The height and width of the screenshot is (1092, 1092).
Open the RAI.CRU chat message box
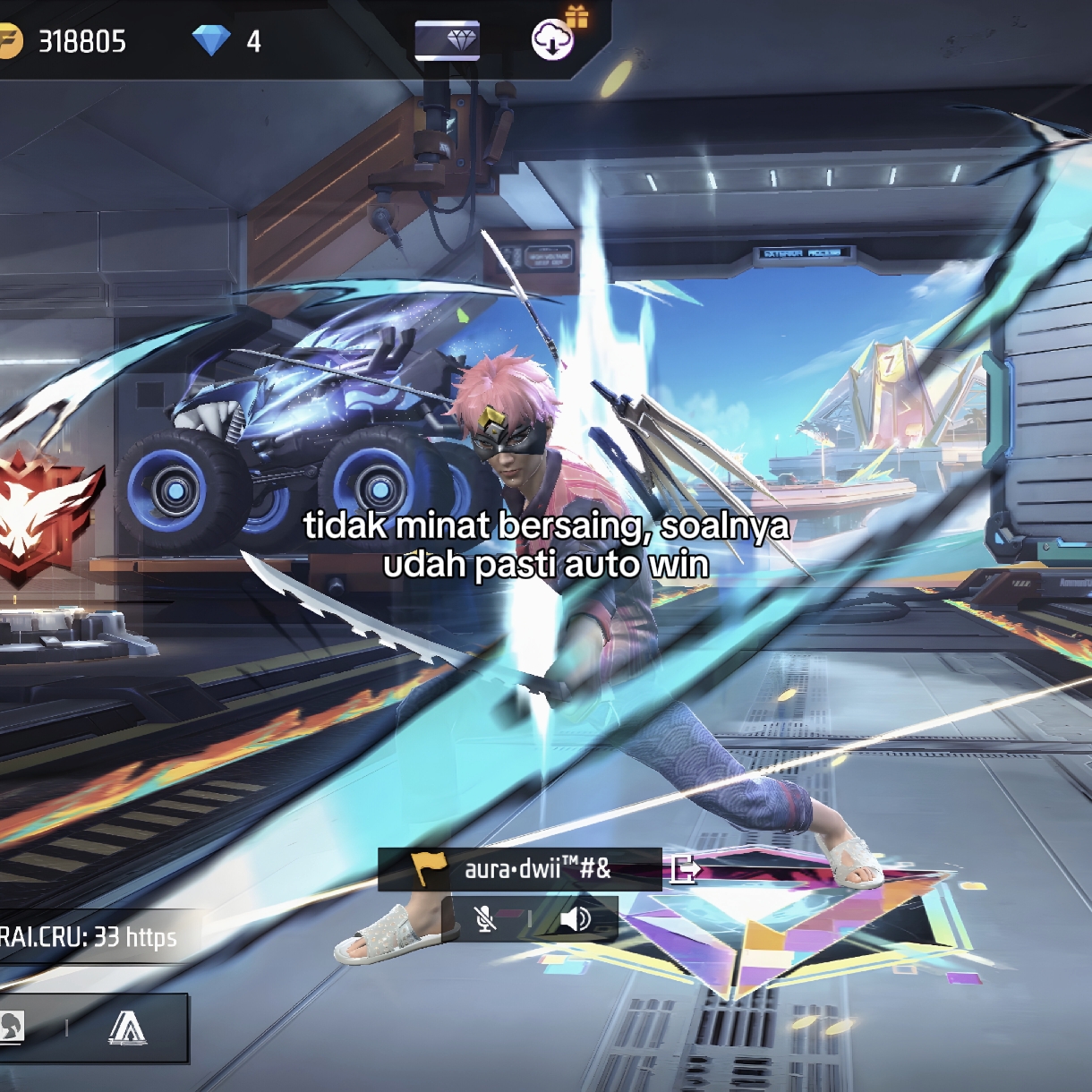[x=90, y=937]
